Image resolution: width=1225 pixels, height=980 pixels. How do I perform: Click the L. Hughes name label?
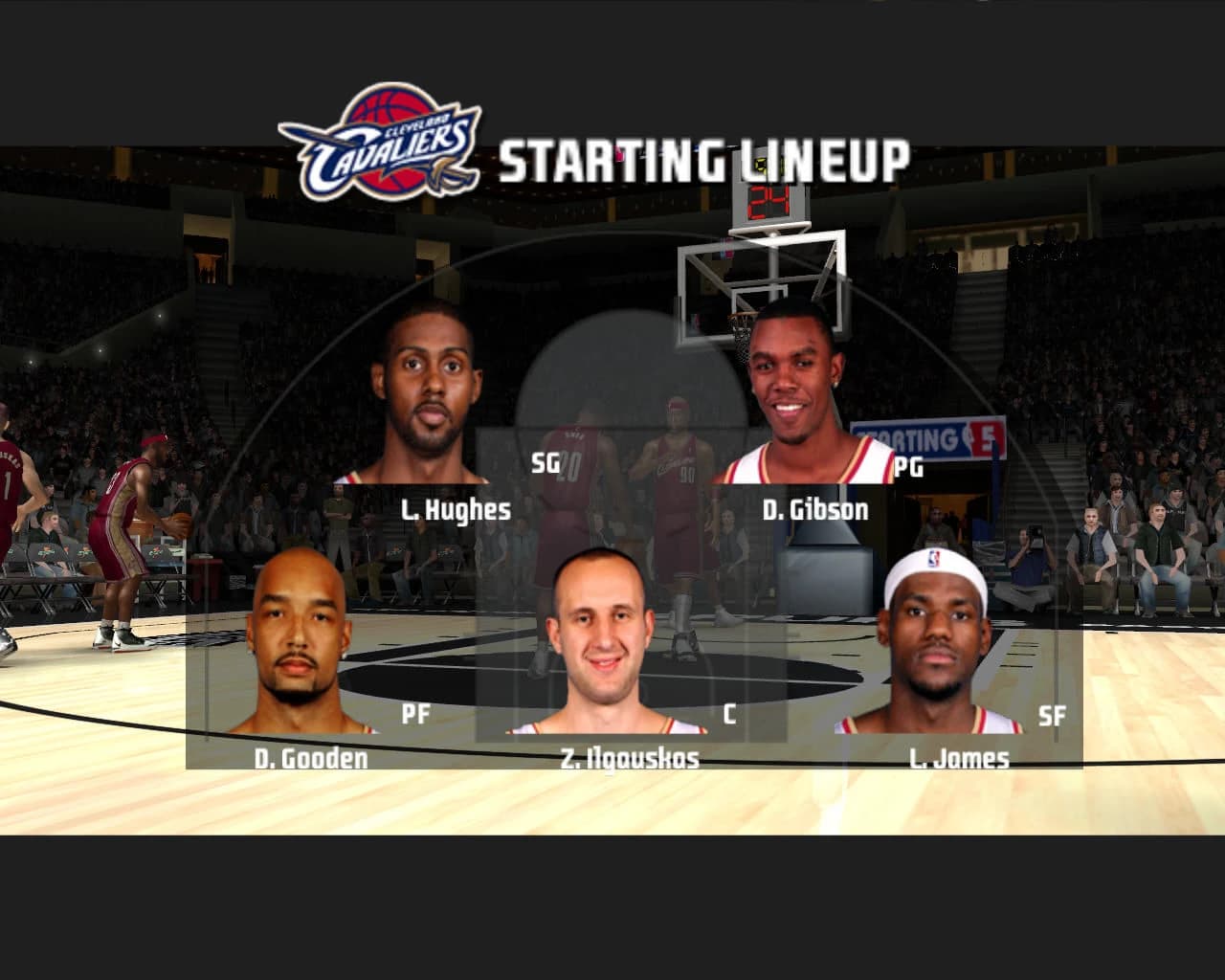(x=455, y=510)
